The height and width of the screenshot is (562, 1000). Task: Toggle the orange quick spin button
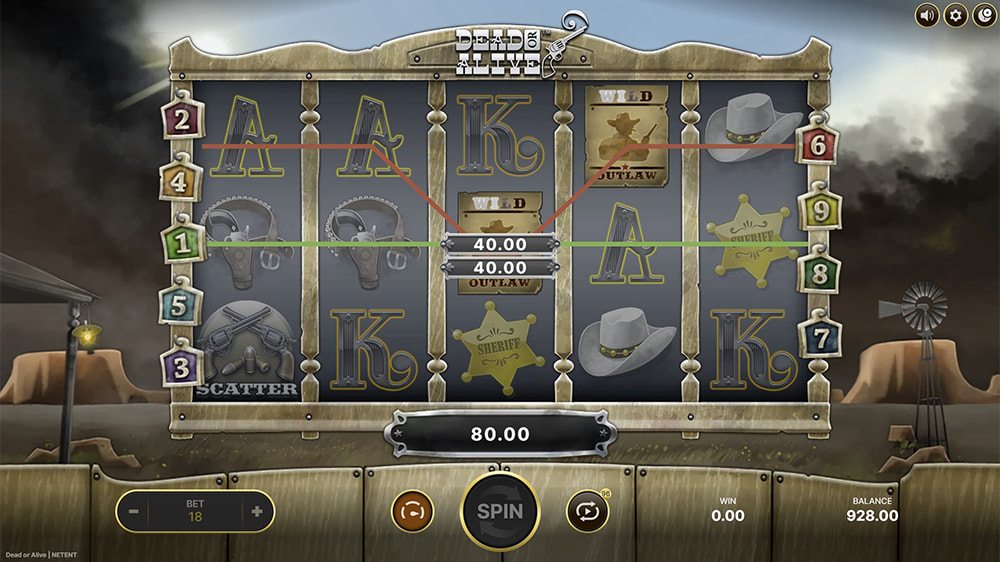coord(411,511)
